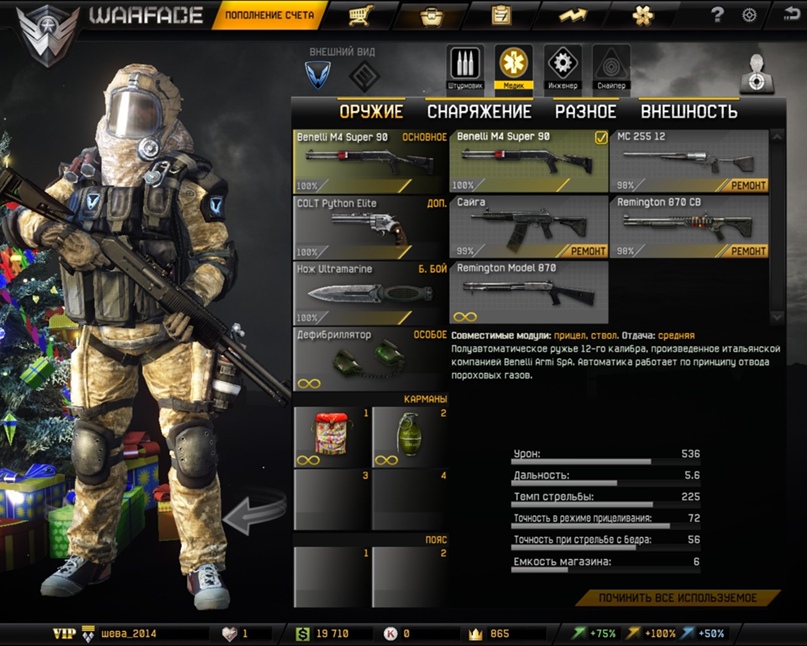Pick the Remington Model 870 shotgun
This screenshot has height=646, width=807.
pyautogui.click(x=528, y=292)
